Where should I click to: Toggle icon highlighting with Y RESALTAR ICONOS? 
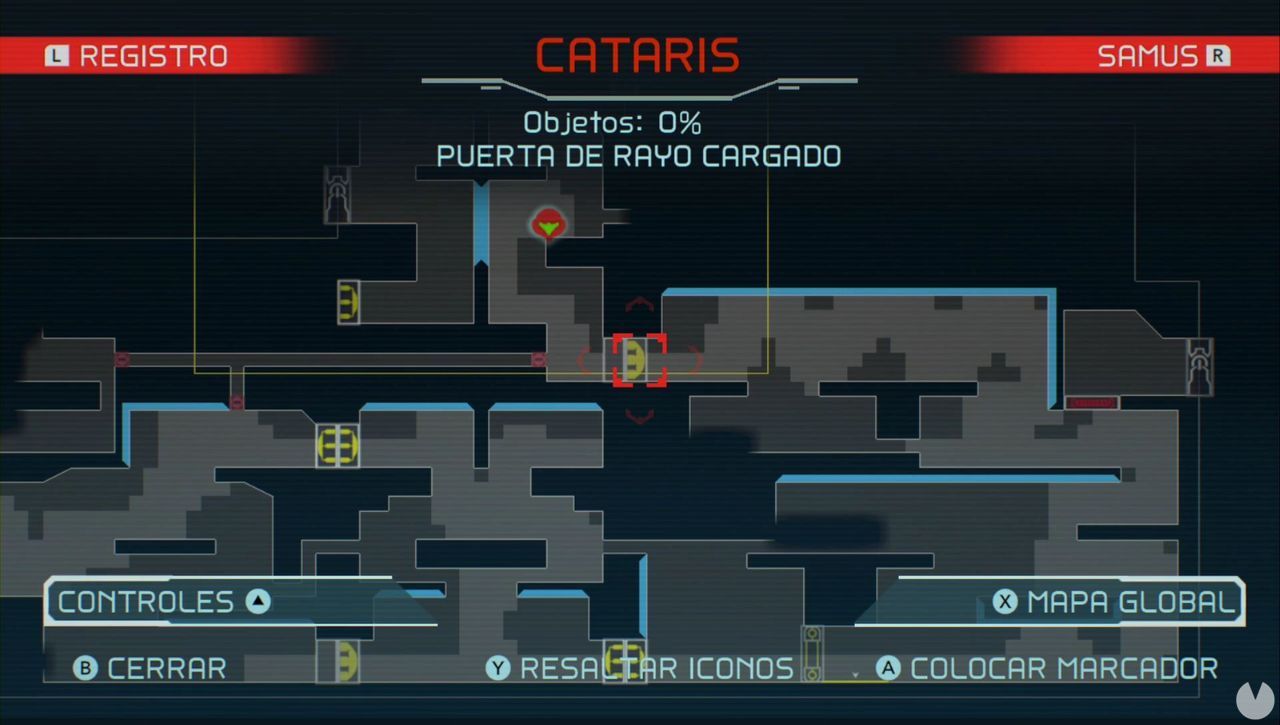646,668
